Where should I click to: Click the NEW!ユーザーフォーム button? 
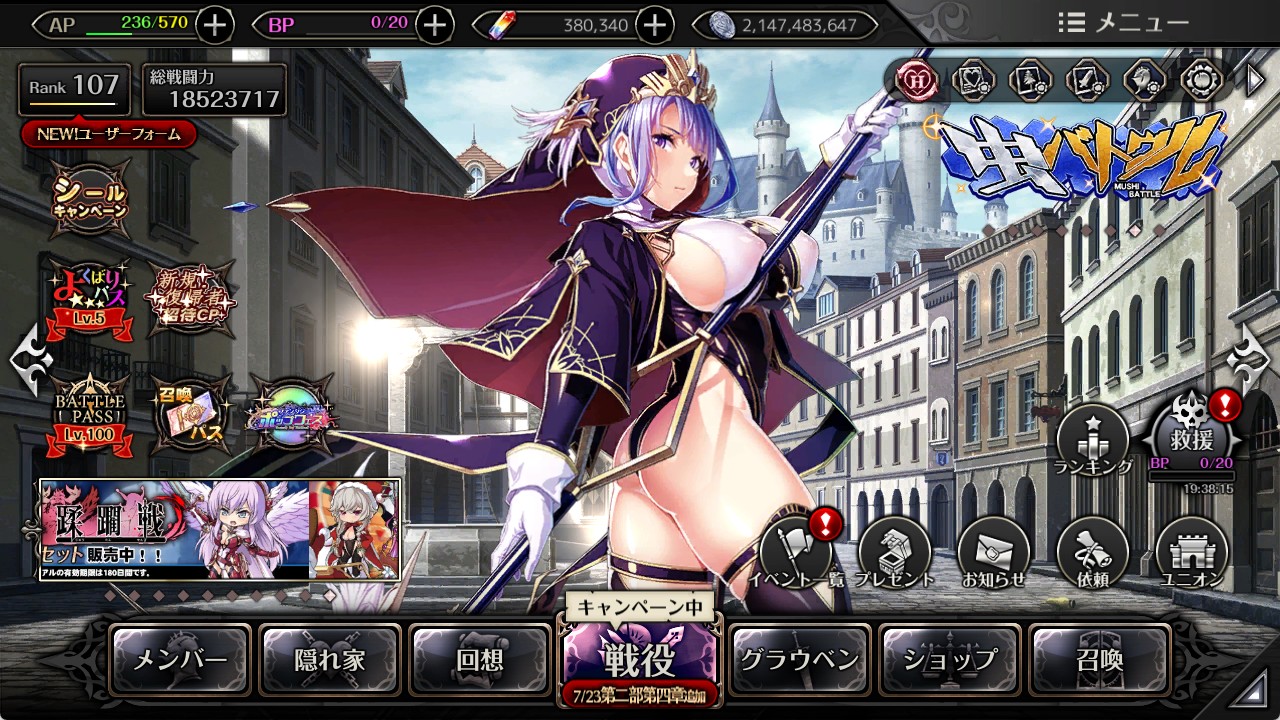[x=108, y=134]
